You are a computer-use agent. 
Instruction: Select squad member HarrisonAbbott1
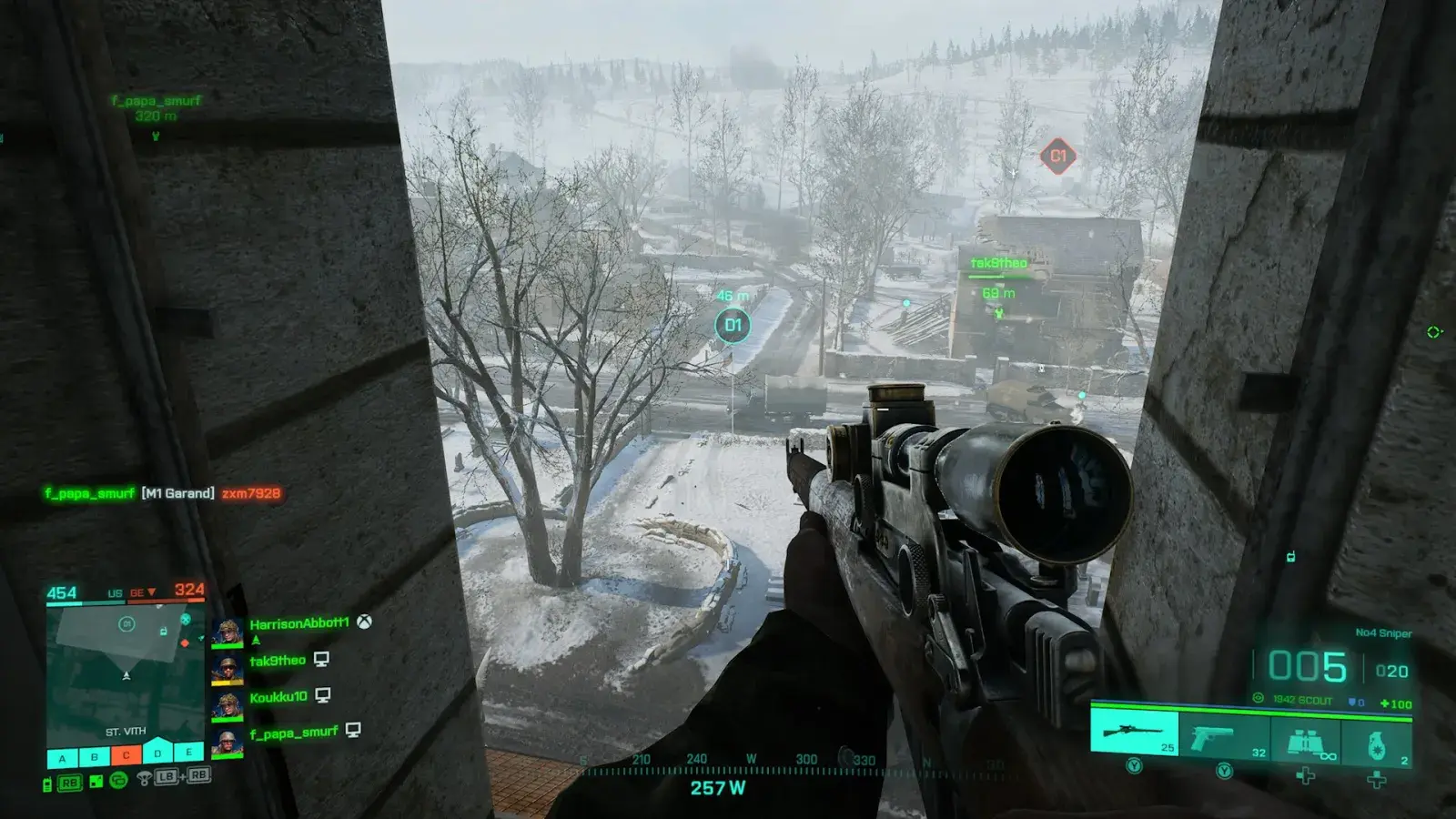click(298, 623)
